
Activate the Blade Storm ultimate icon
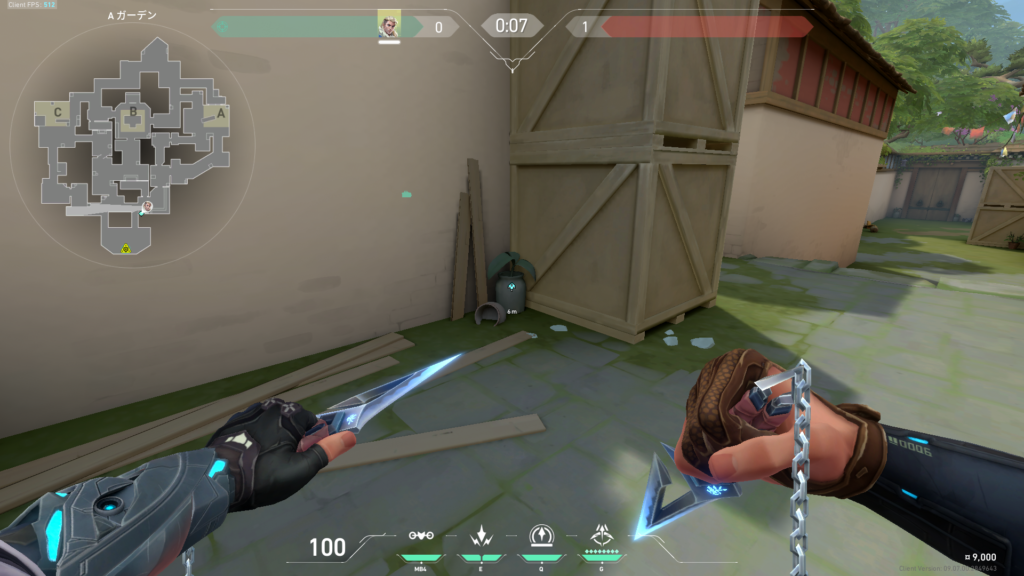602,535
